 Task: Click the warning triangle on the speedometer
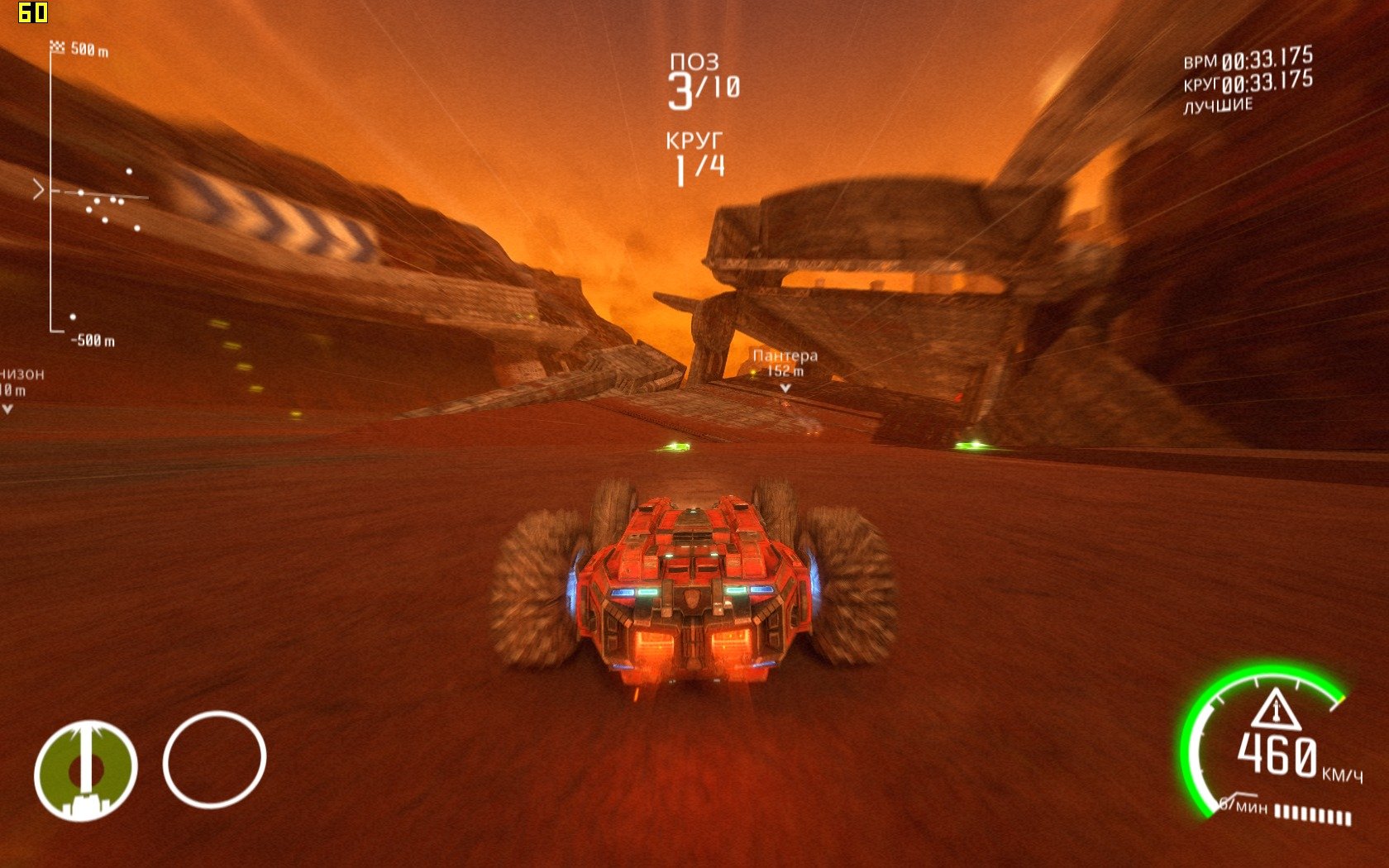click(x=1275, y=709)
